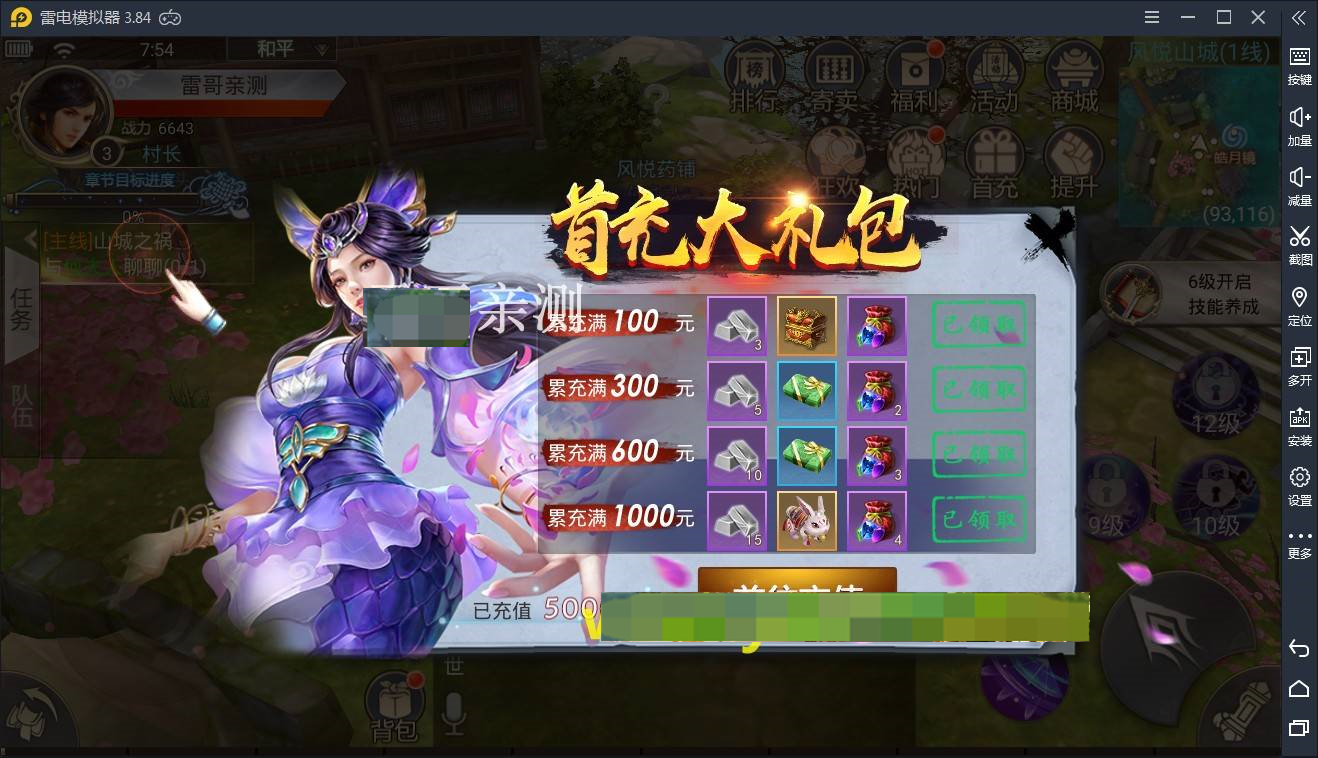Switch to the 任务 tasks tab

point(20,310)
